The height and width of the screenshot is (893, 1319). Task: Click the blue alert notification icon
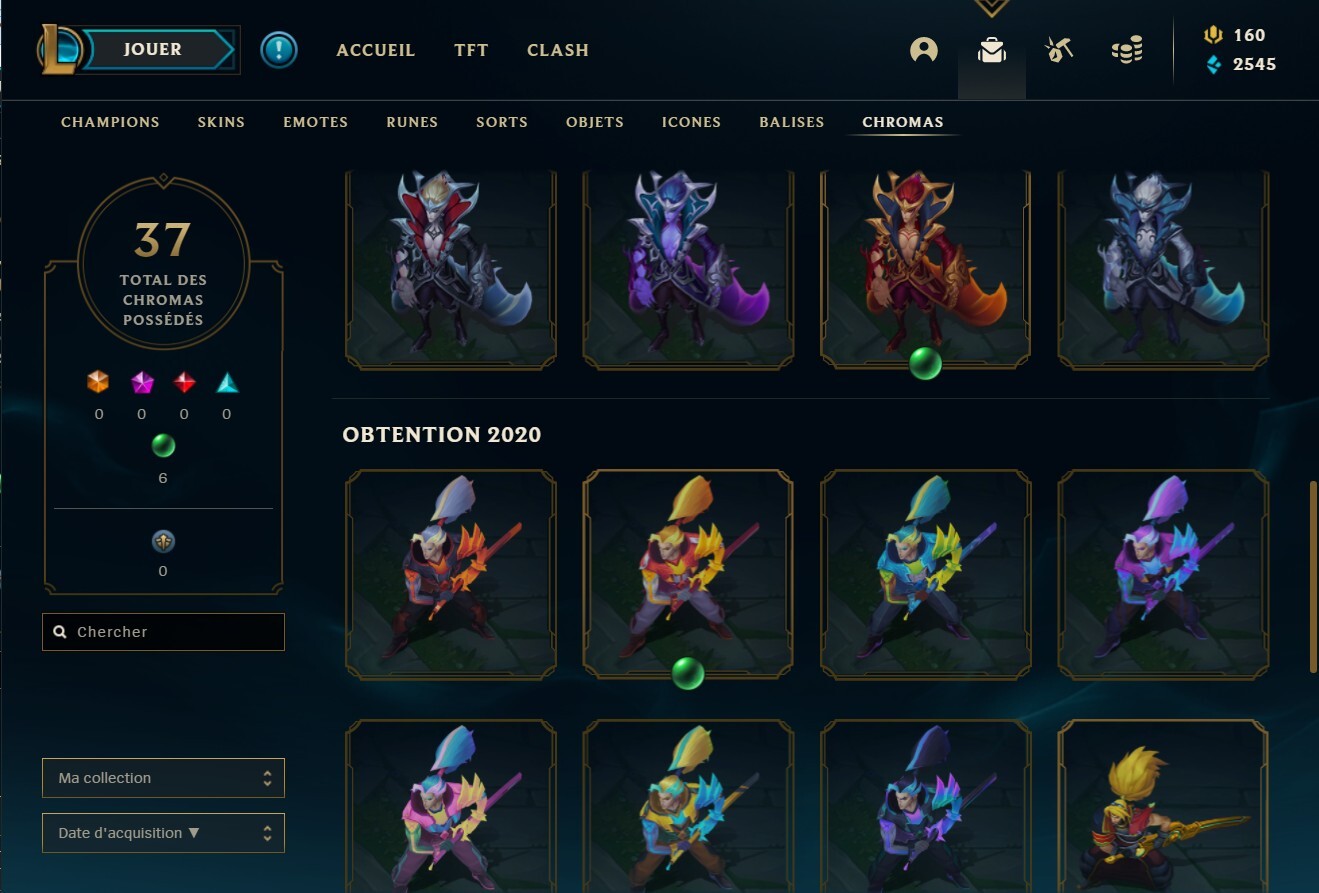click(x=279, y=49)
